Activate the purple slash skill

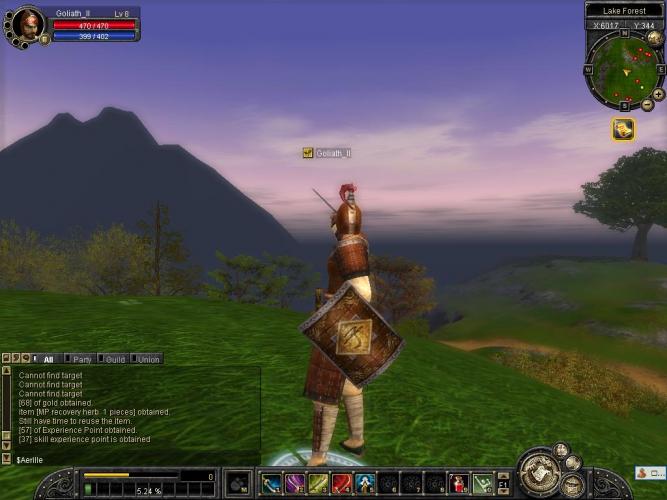294,484
